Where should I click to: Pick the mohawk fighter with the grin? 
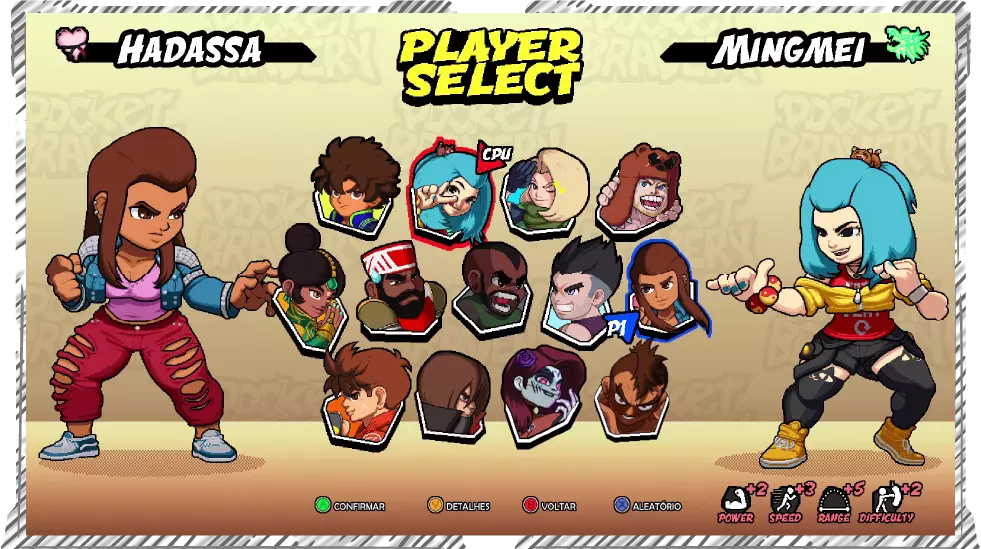(635, 392)
